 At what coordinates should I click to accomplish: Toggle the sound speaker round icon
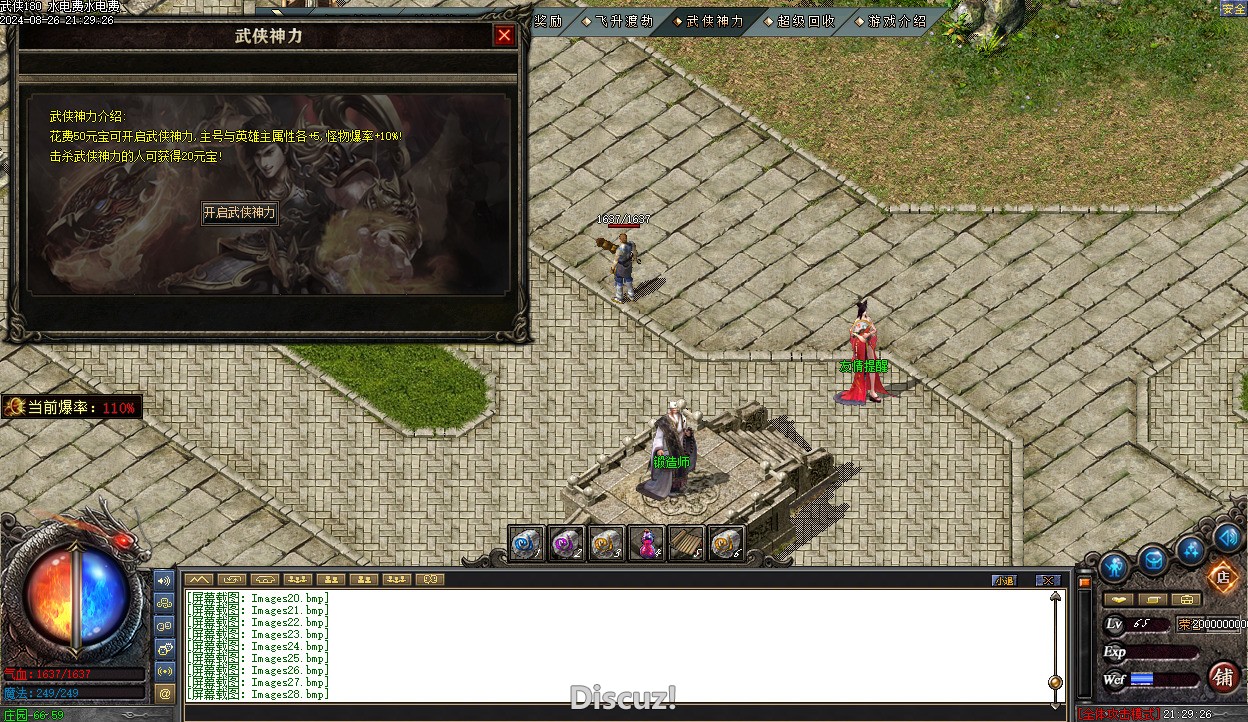coord(1227,537)
